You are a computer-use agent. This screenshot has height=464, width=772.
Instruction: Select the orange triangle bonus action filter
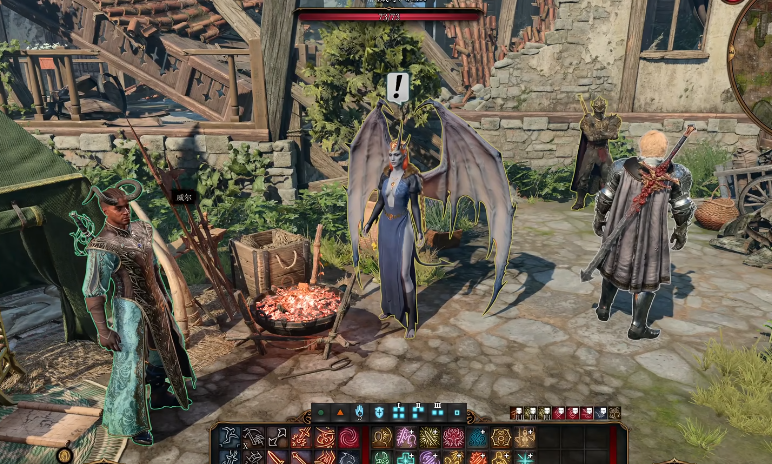[340, 412]
